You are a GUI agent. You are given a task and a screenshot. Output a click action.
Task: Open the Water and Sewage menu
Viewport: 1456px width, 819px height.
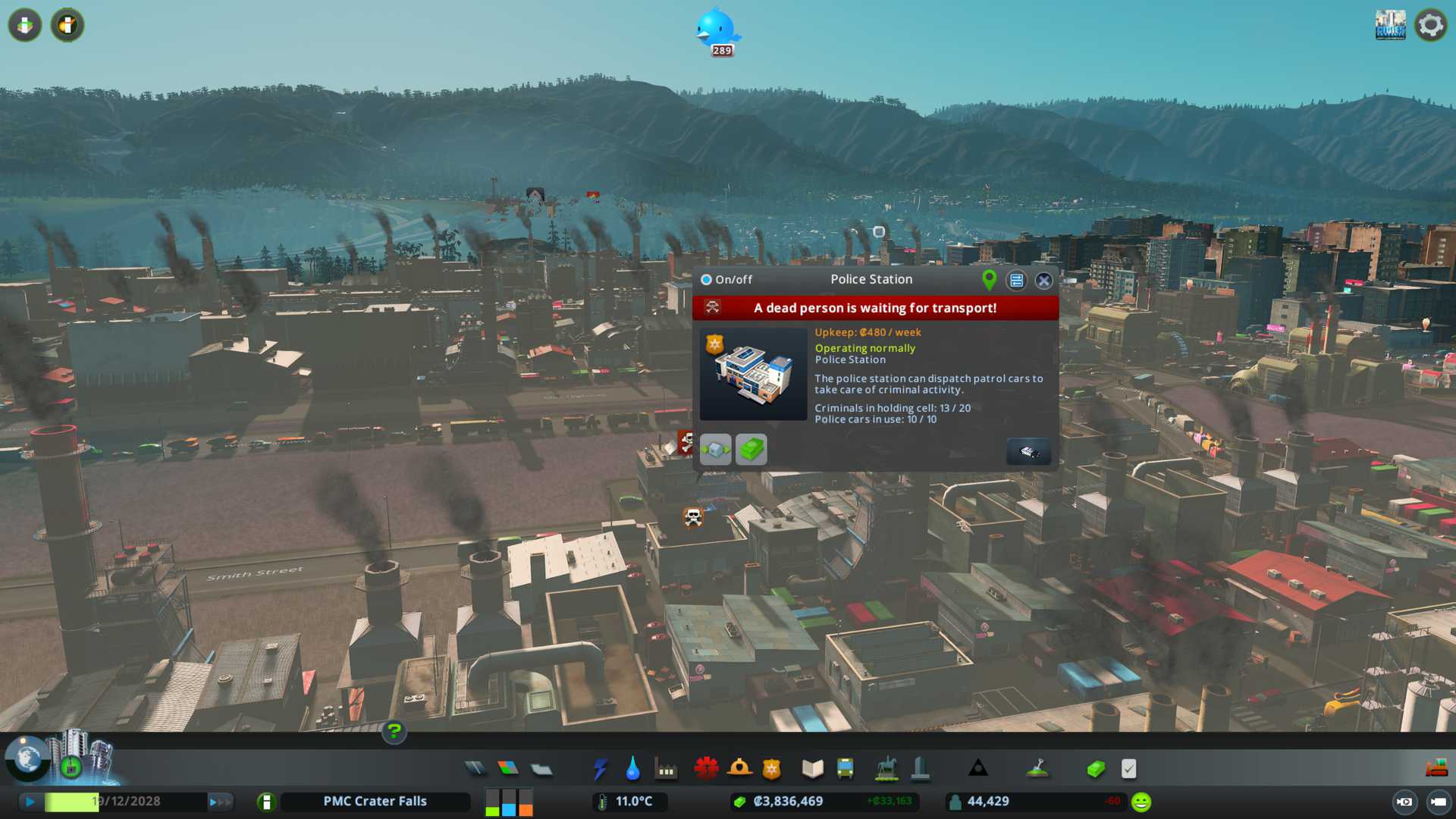(x=632, y=769)
